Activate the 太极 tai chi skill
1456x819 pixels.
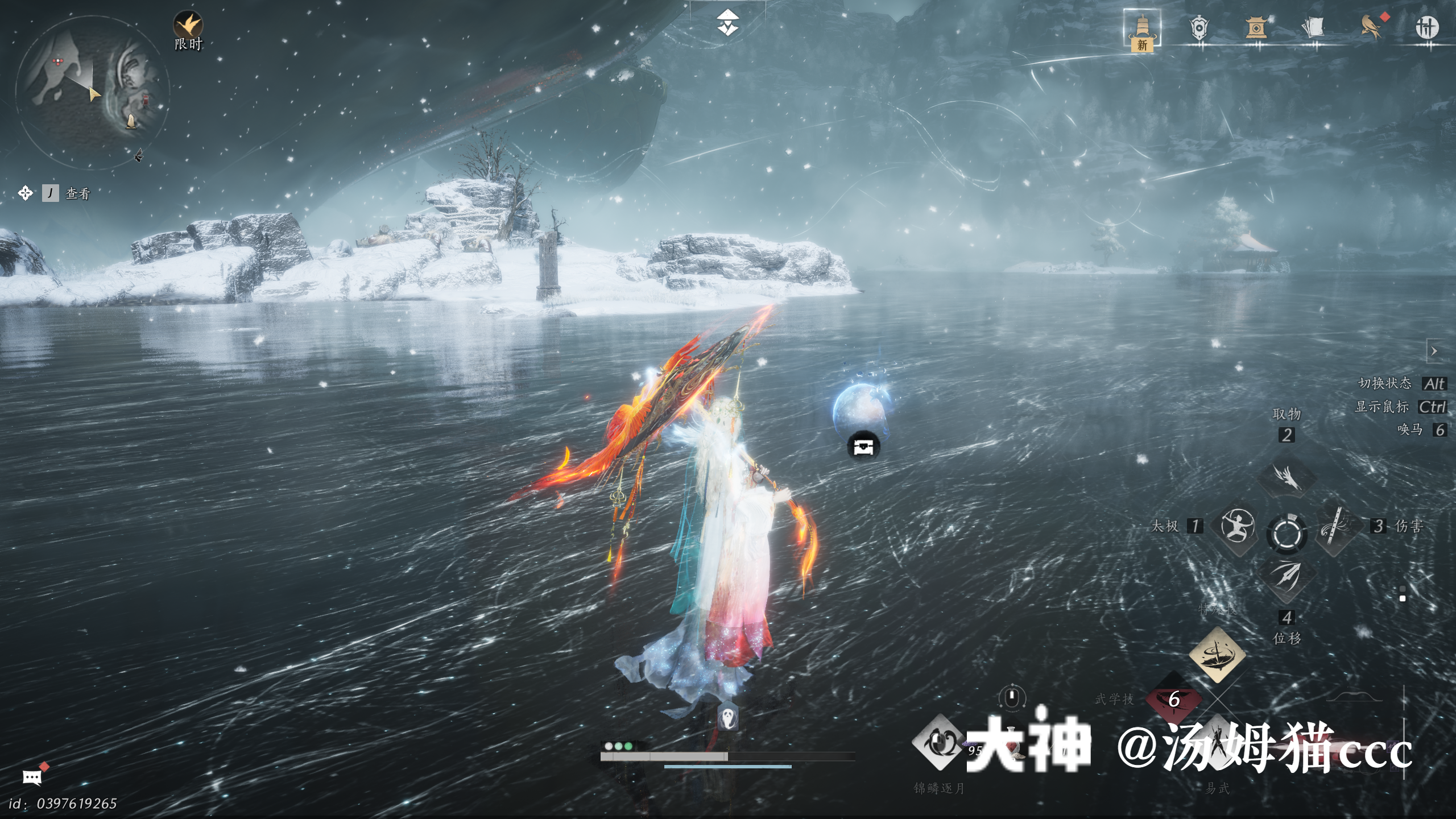[x=1237, y=526]
